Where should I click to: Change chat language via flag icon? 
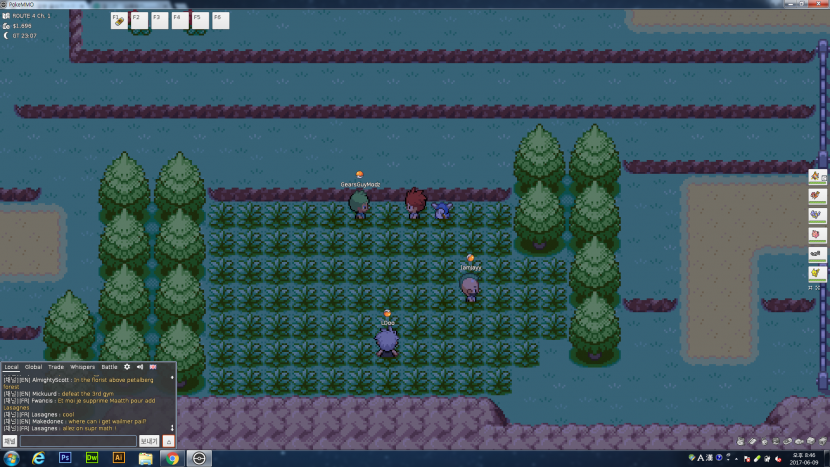tap(153, 367)
